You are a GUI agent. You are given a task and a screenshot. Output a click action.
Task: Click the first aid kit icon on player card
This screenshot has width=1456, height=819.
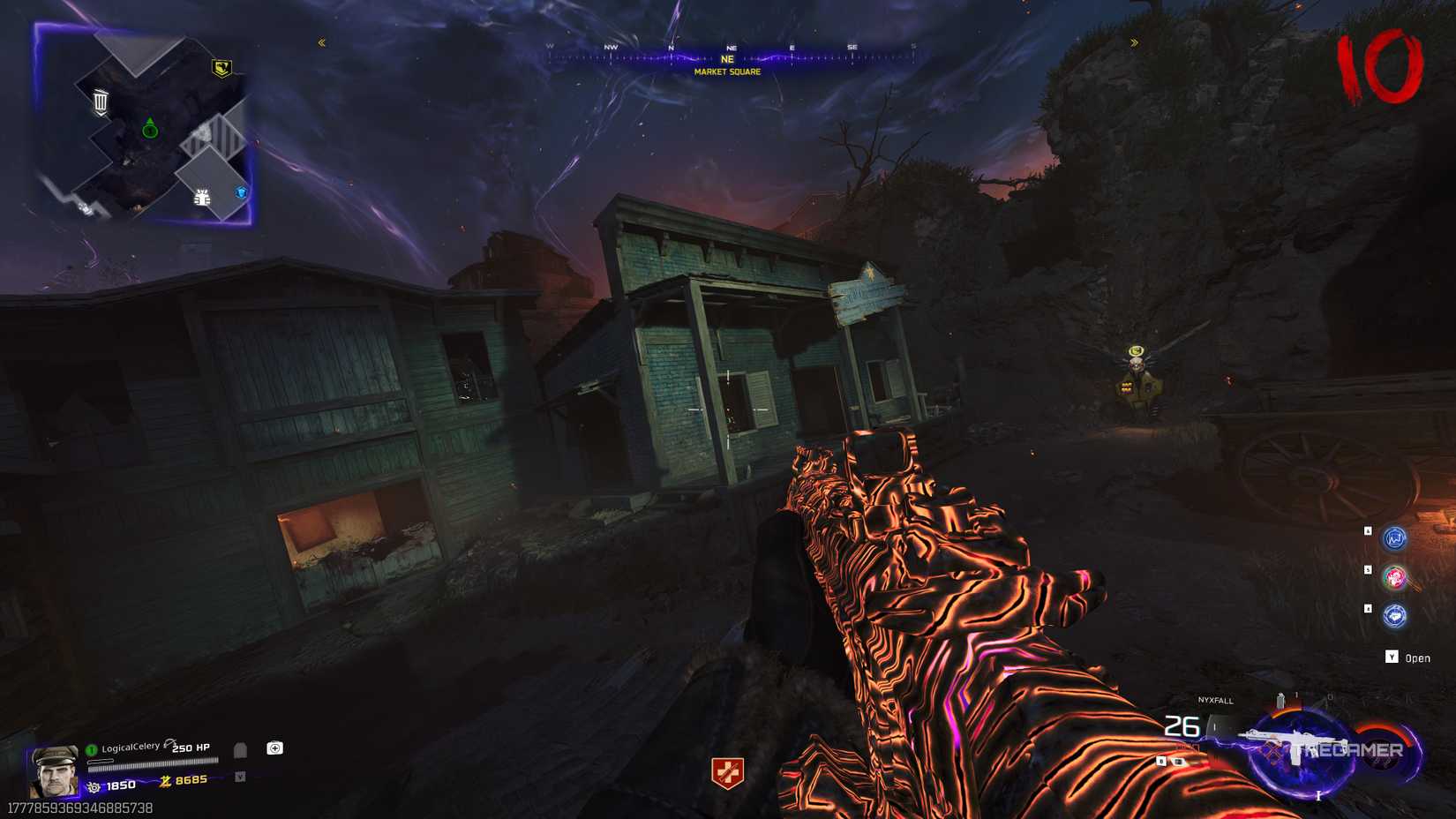(x=274, y=748)
